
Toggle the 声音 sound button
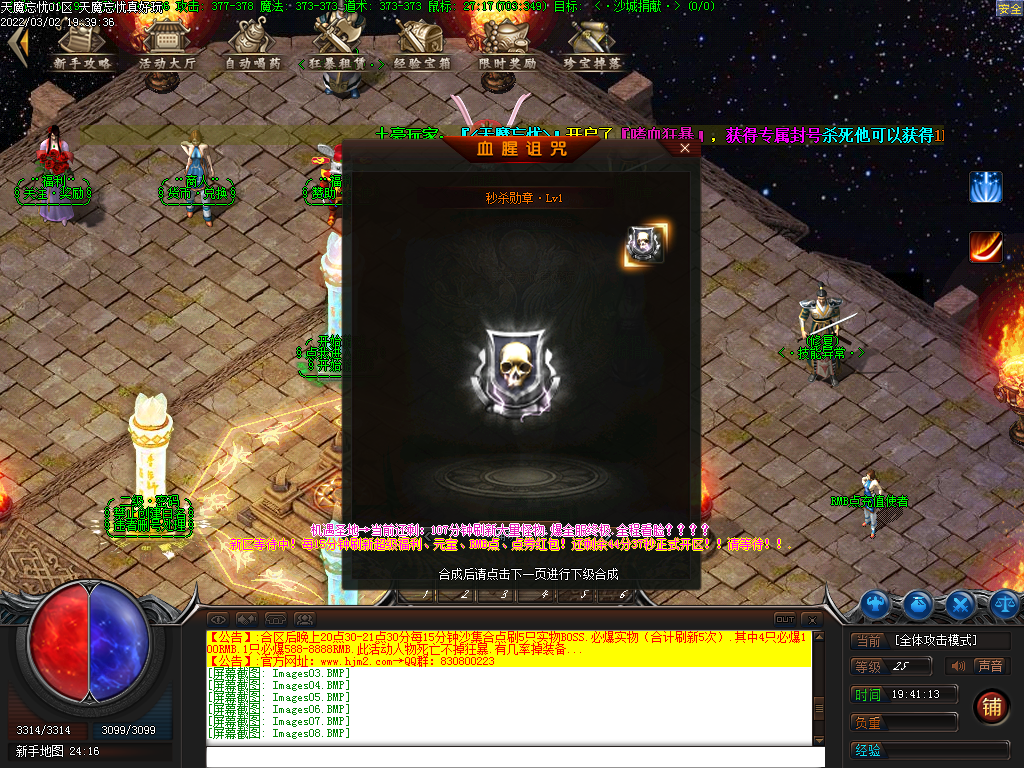tap(989, 666)
